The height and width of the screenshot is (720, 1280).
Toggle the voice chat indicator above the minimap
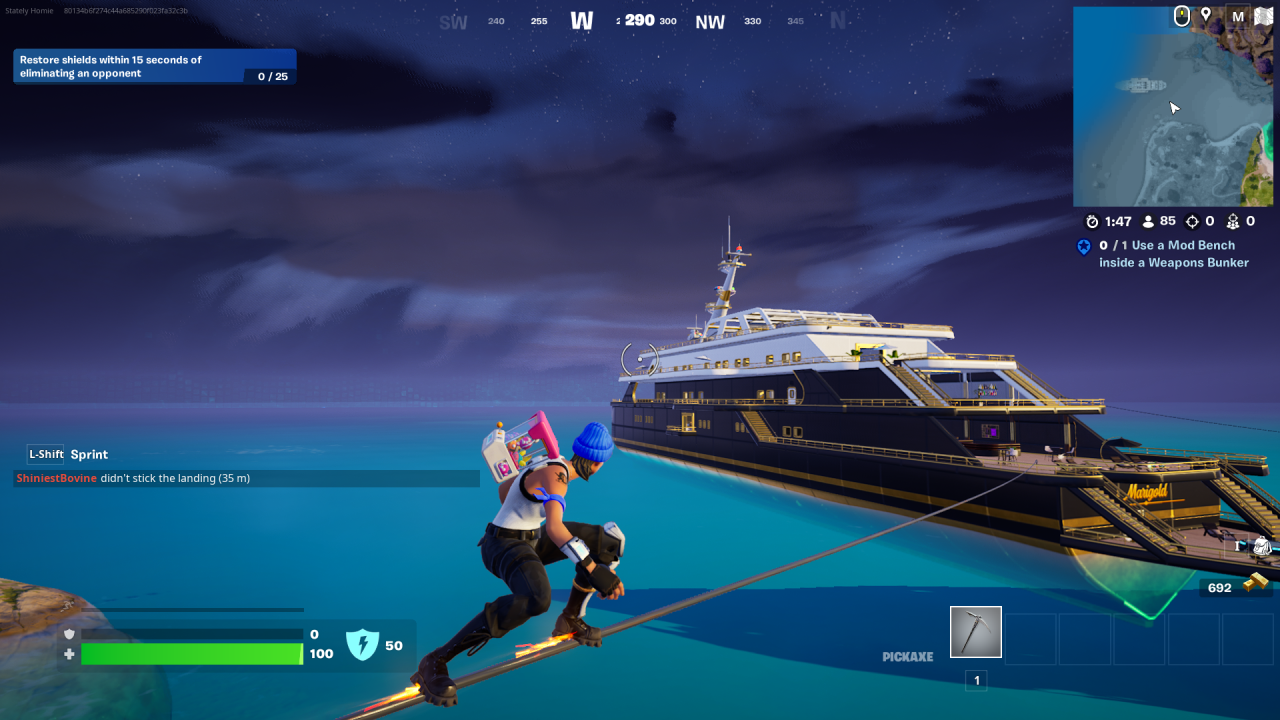coord(1182,15)
